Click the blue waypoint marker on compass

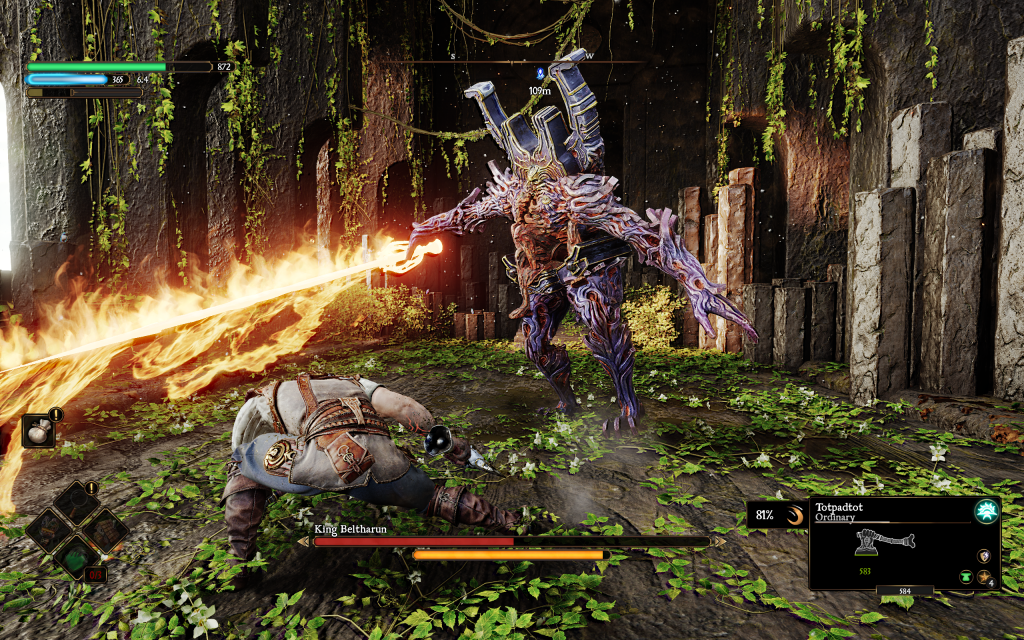(x=539, y=73)
